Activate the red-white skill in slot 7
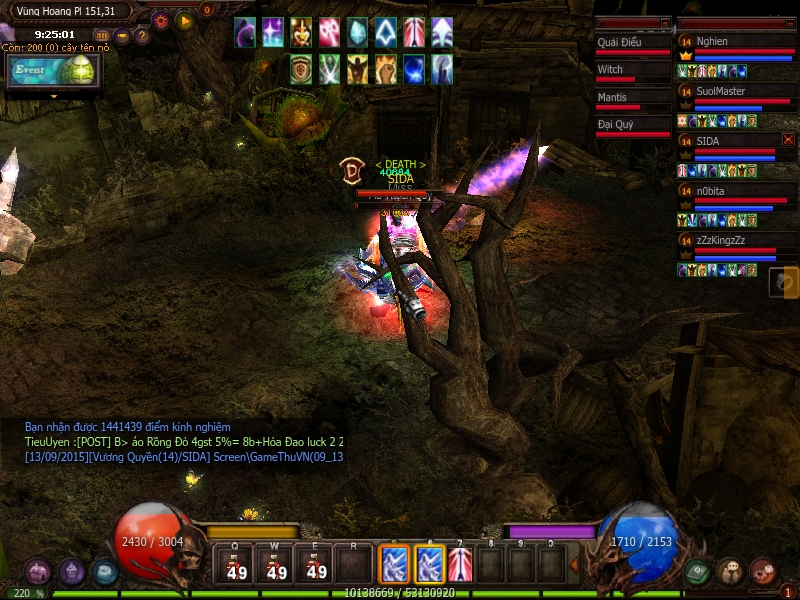Viewport: 800px width, 600px height. [460, 565]
